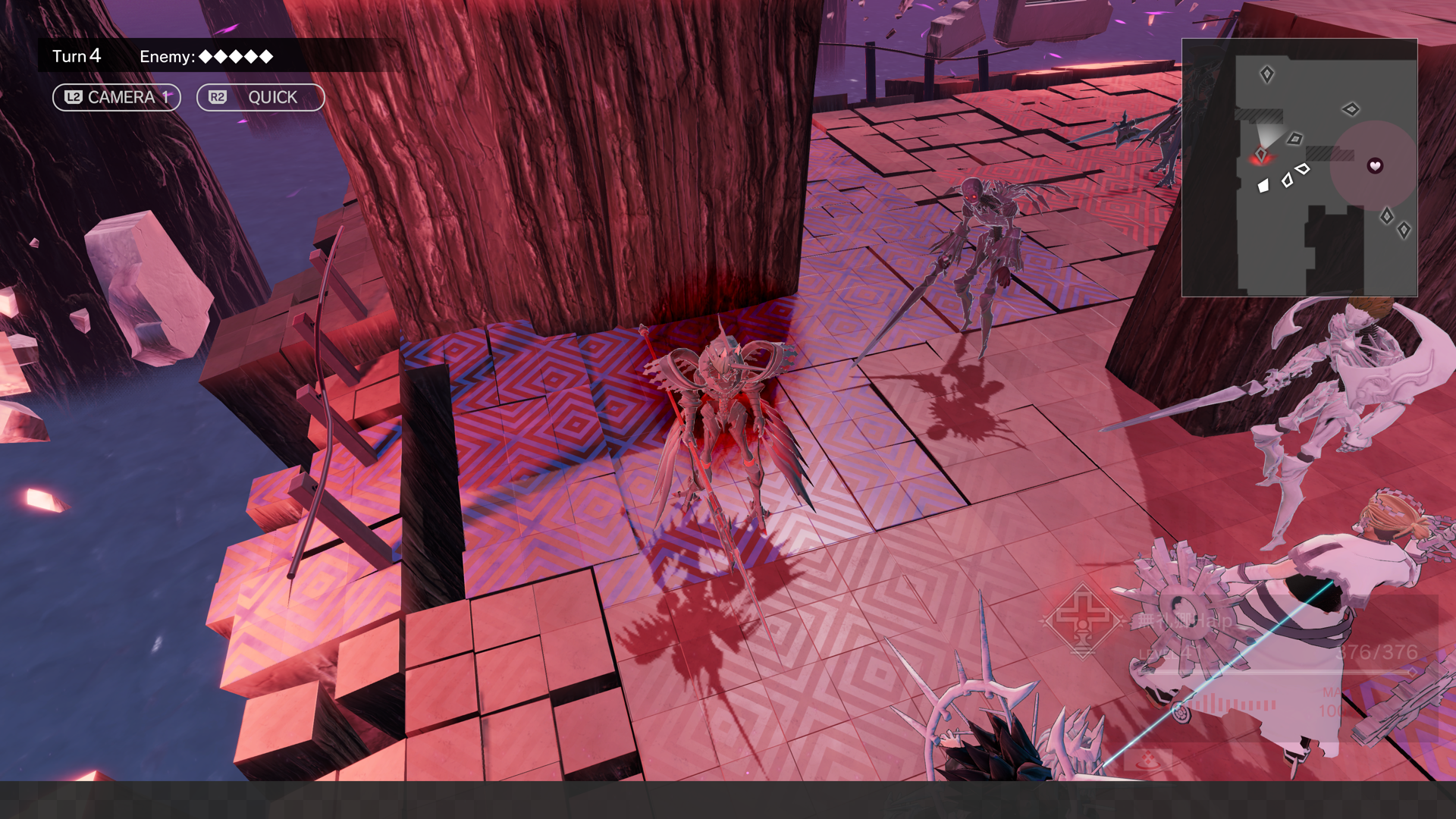Toggle the CAMERA 1 view button
1456x819 pixels.
pos(116,97)
